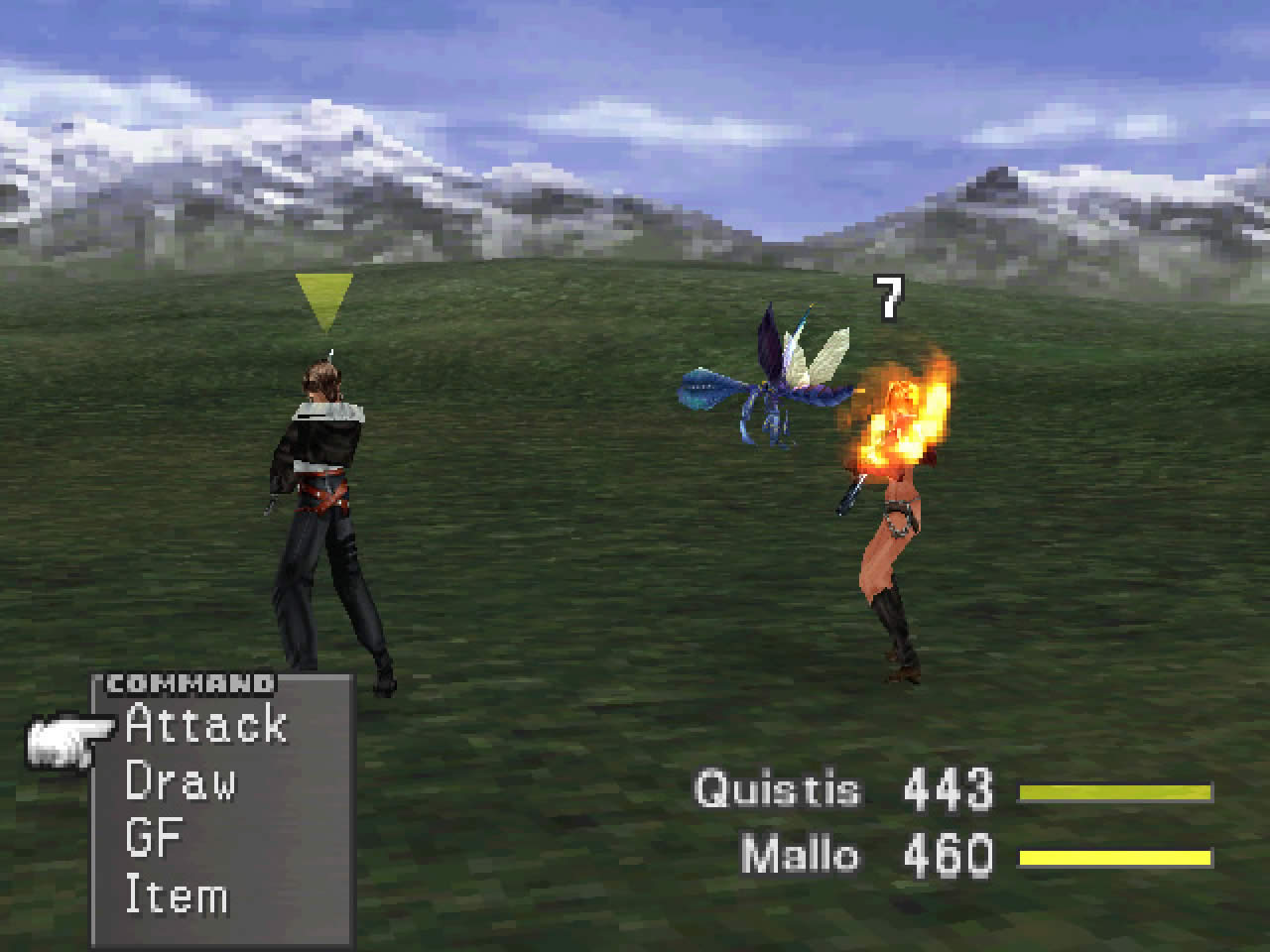
Task: Click Quistis's HP value of 443
Action: click(948, 788)
